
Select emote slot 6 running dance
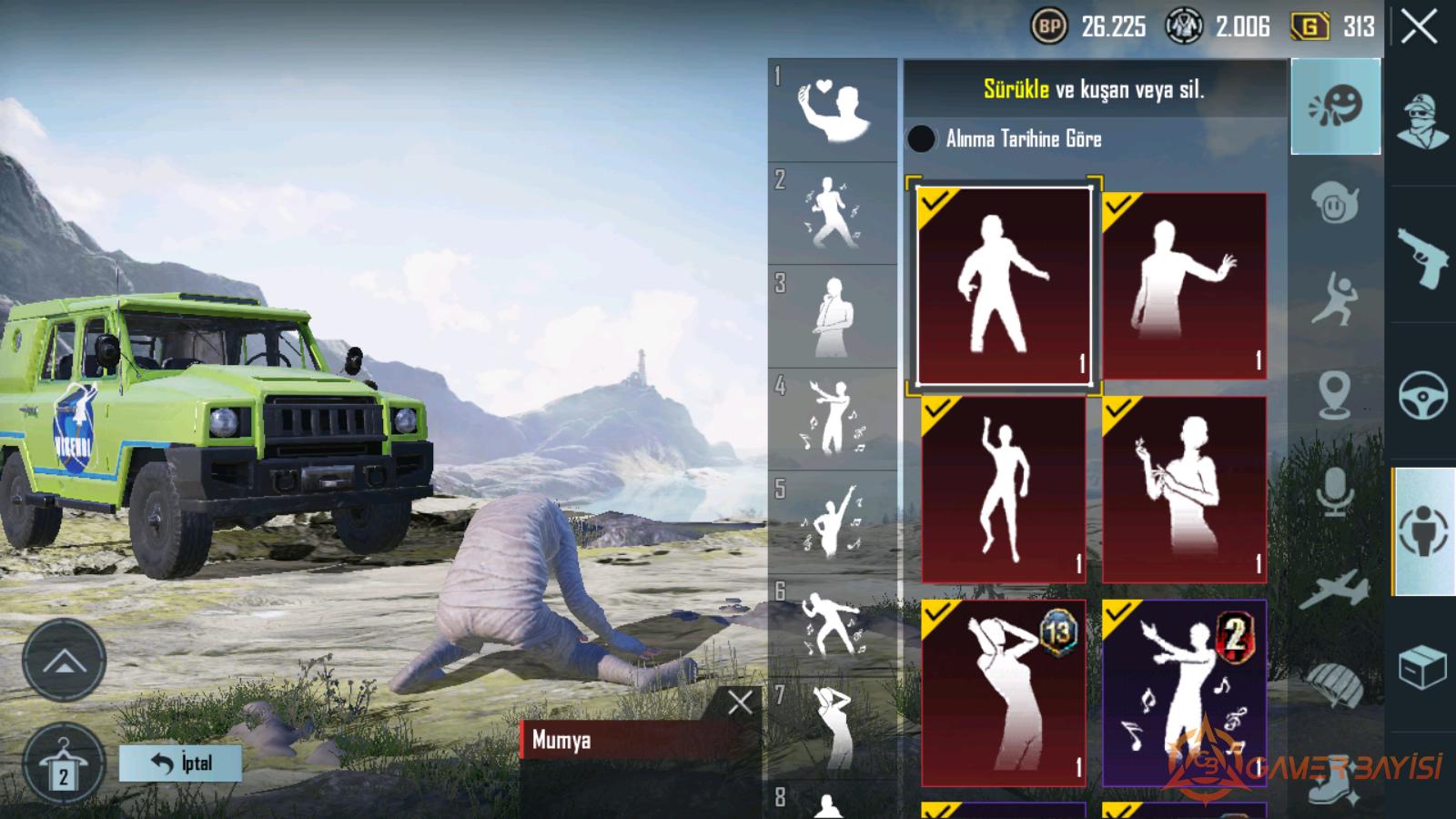[x=832, y=624]
